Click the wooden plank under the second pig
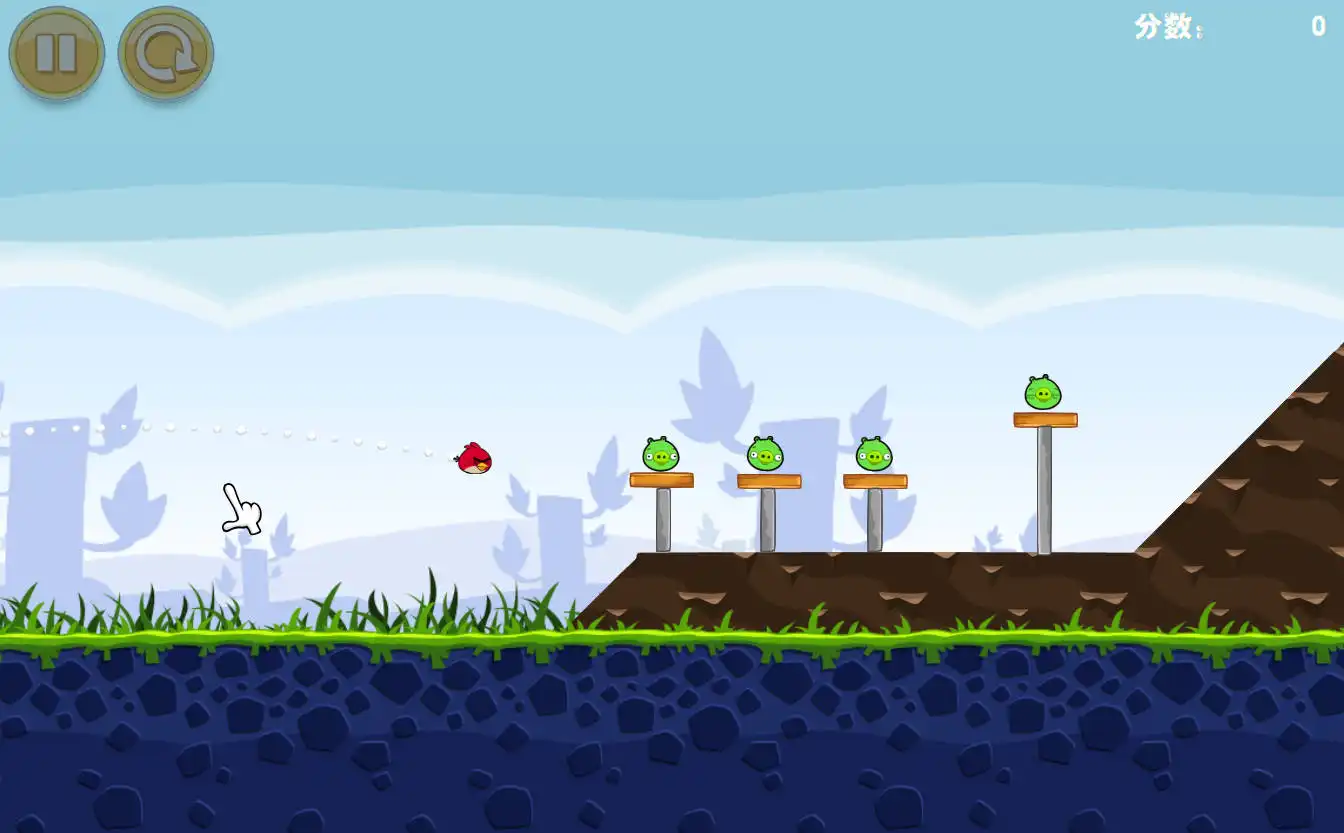The height and width of the screenshot is (833, 1344). pos(770,479)
